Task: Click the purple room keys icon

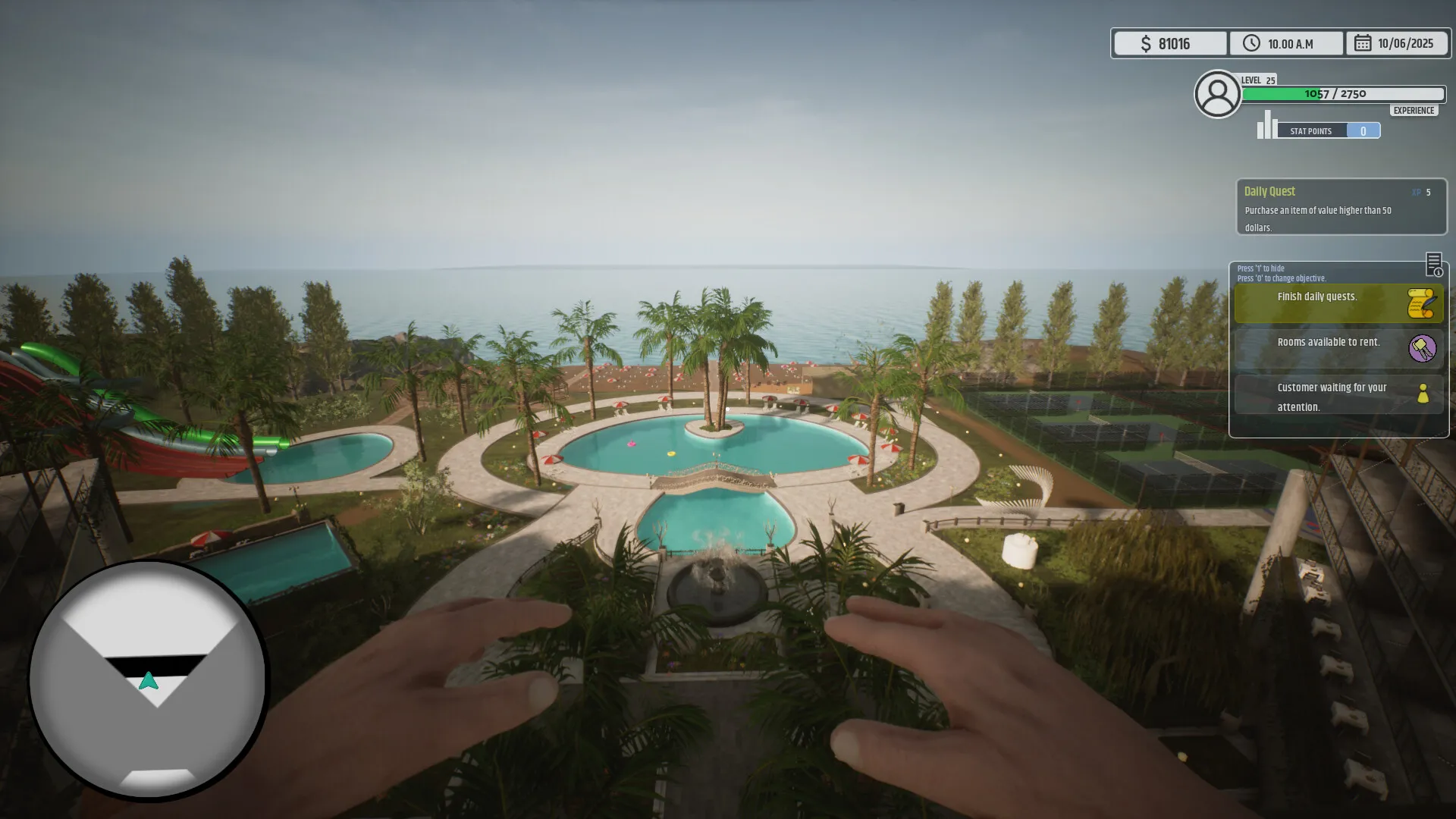Action: pyautogui.click(x=1423, y=350)
